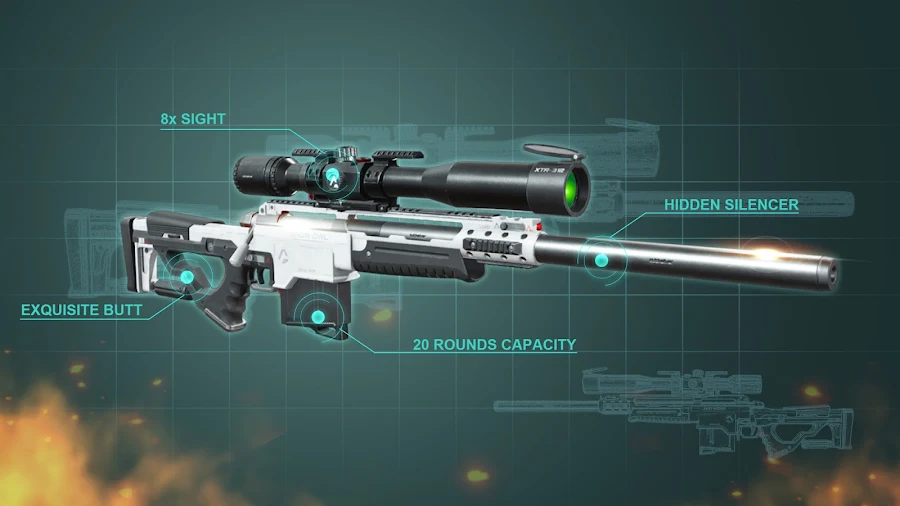Select the 8x Sight hotspot marker
This screenshot has width=900, height=506.
click(x=331, y=174)
